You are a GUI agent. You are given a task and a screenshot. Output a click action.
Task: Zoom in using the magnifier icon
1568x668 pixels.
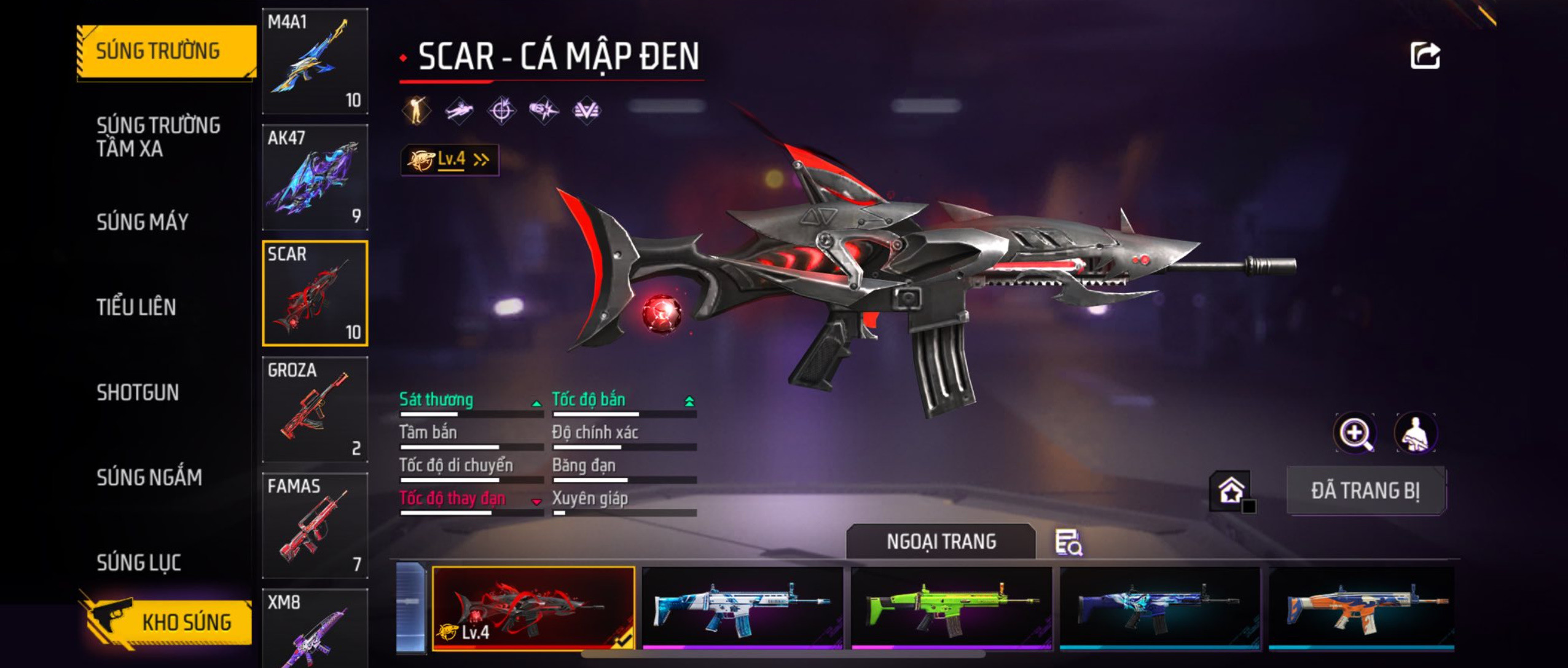coord(1355,434)
